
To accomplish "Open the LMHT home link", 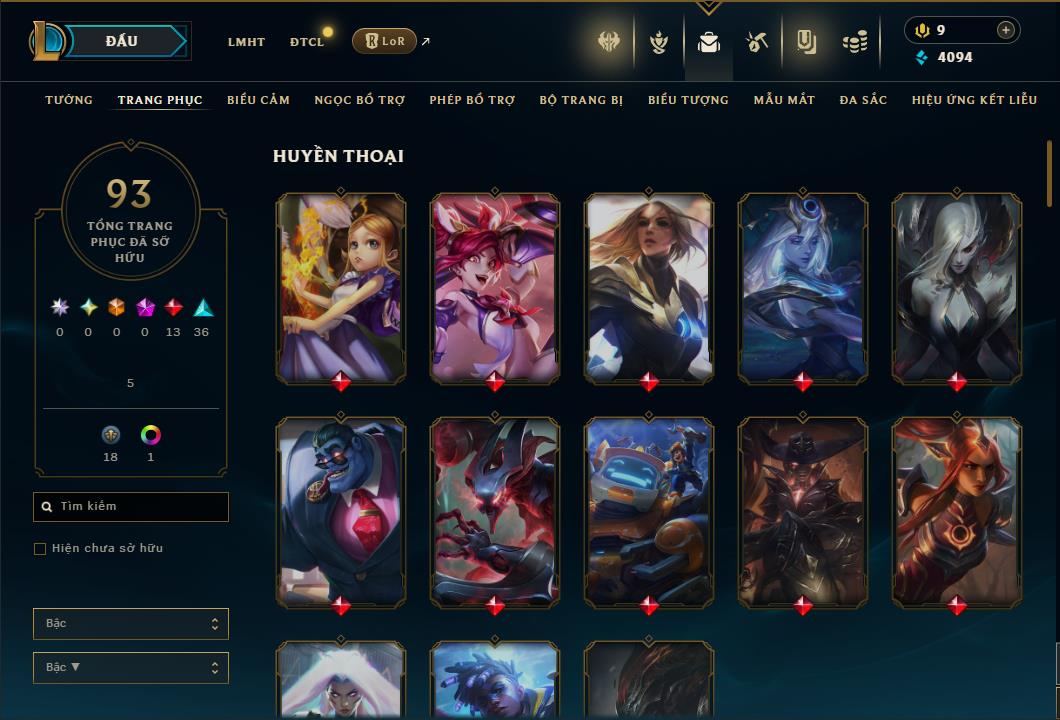I will click(246, 42).
